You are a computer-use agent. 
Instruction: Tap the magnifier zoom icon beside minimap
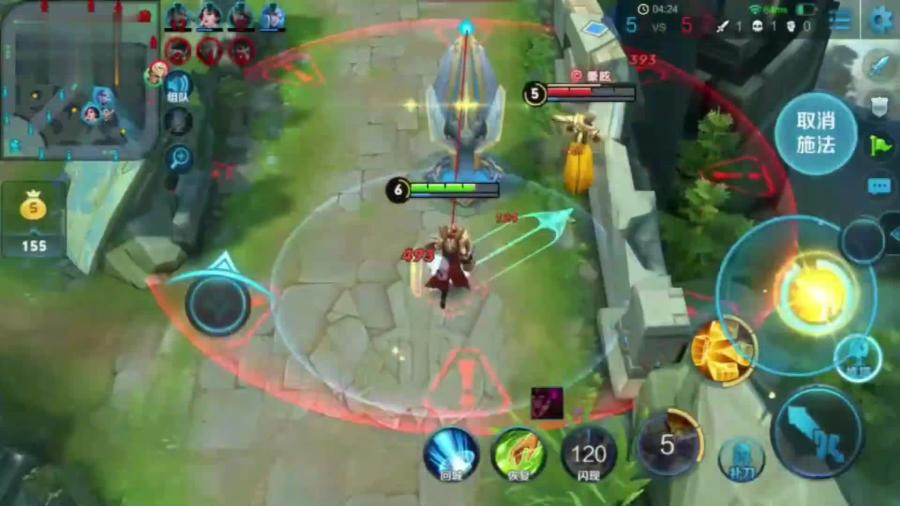pos(179,157)
